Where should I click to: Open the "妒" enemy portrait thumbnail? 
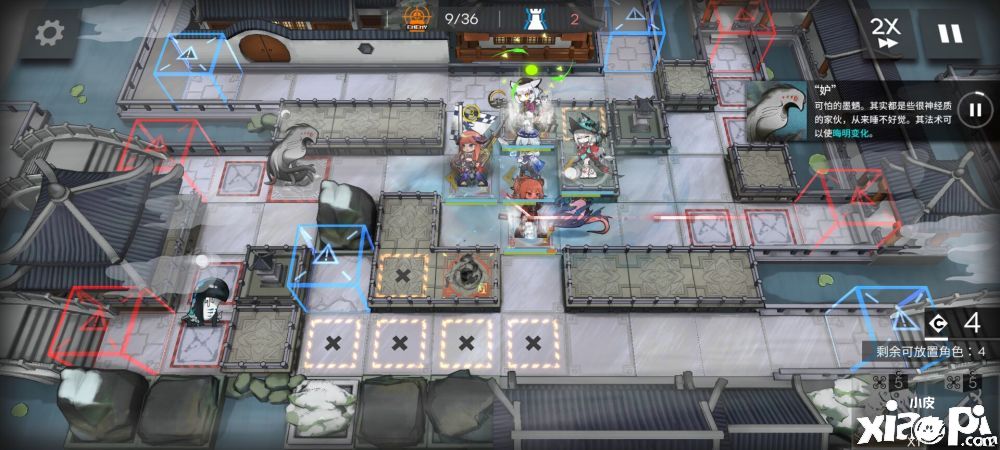click(x=776, y=111)
